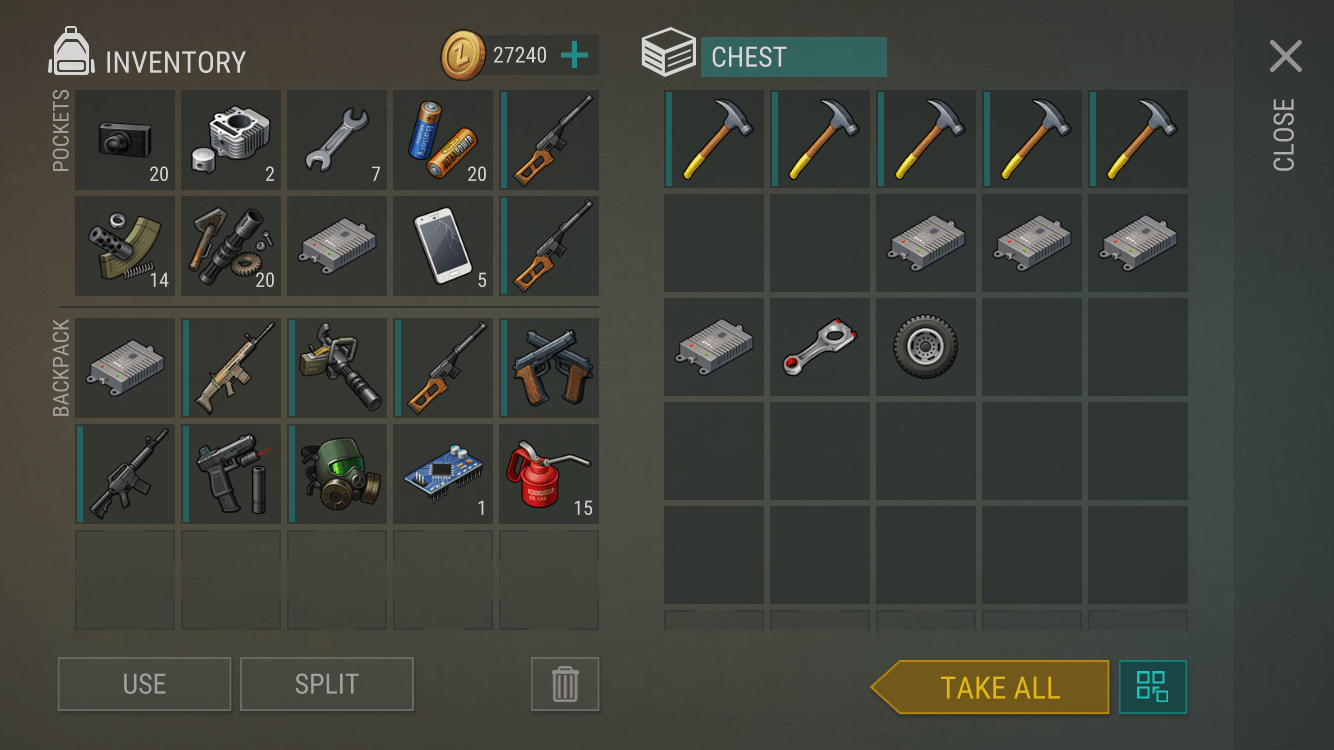Split the selected item stack

326,684
